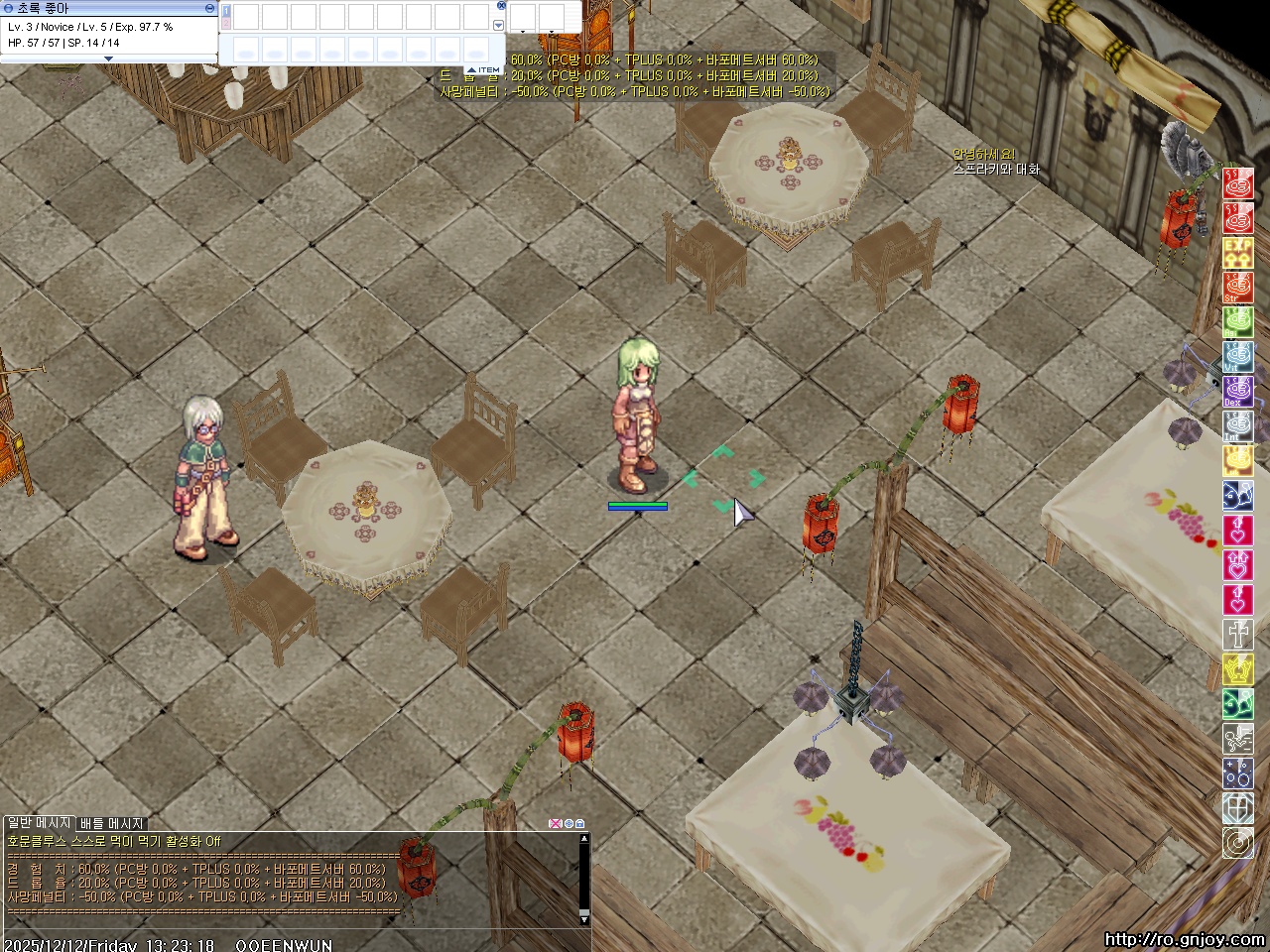Close the skill hotbar window
The width and height of the screenshot is (1270, 952).
pyautogui.click(x=501, y=6)
